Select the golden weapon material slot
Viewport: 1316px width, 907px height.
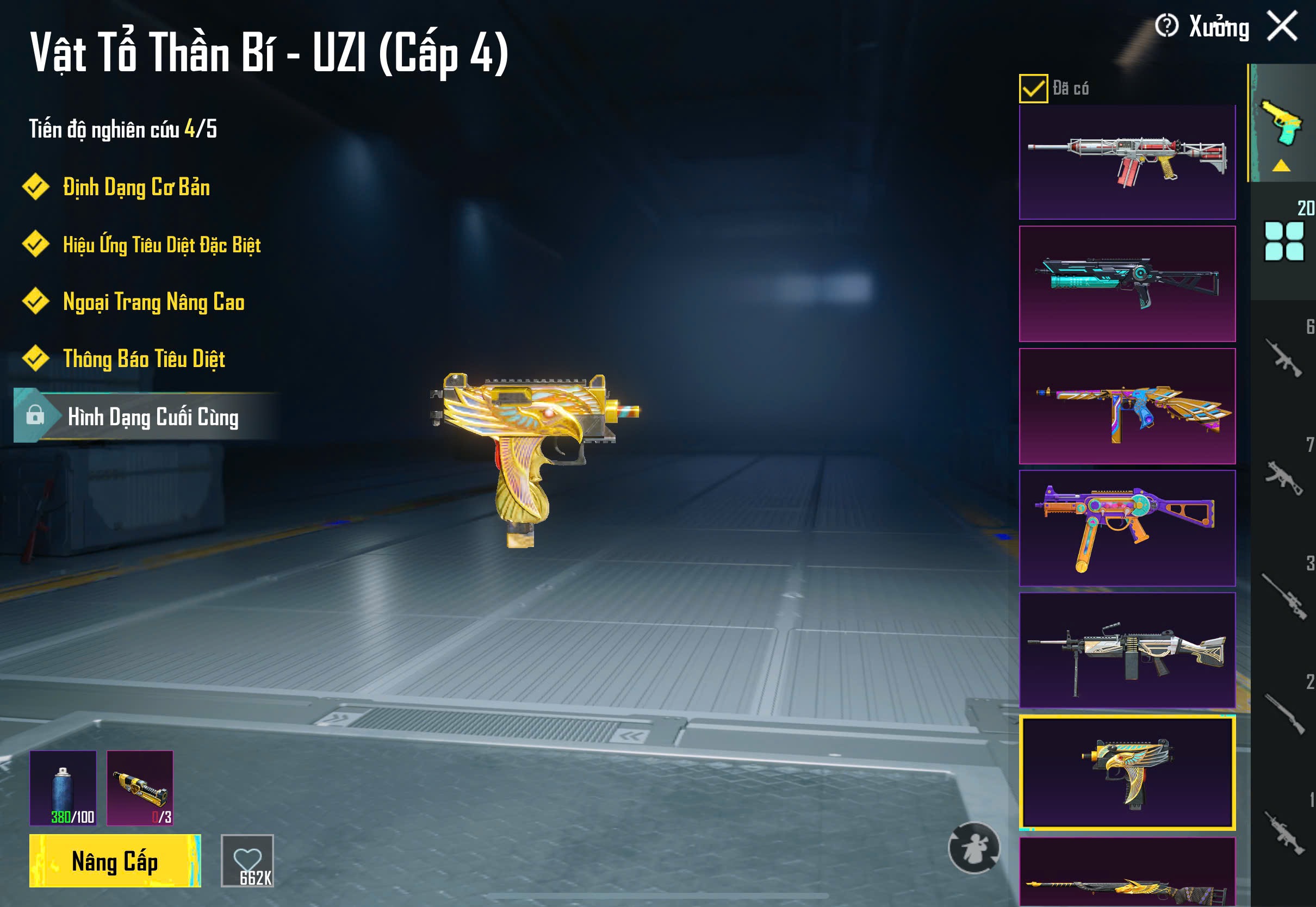140,788
